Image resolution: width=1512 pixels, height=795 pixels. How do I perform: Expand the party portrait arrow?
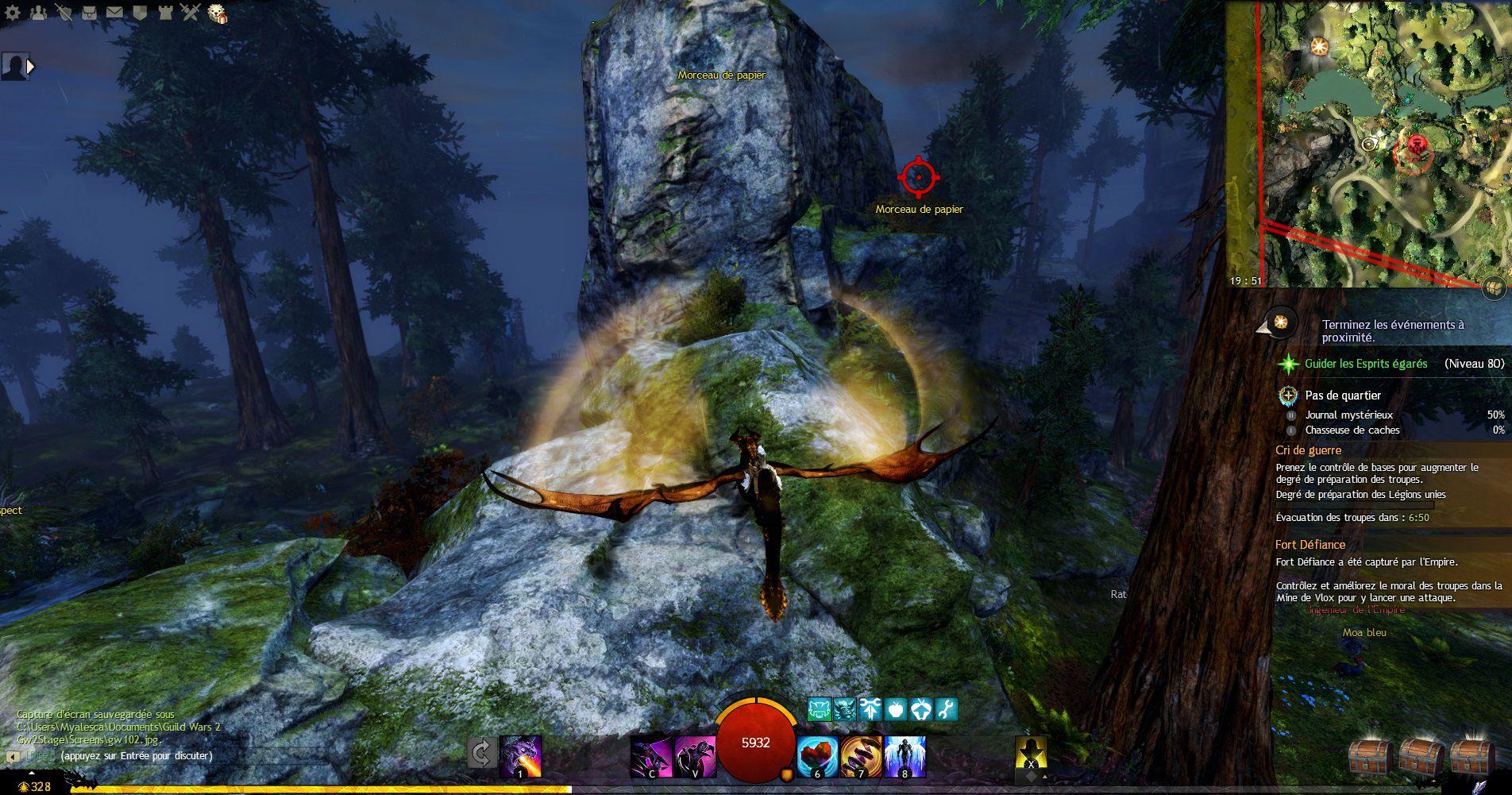pos(31,68)
